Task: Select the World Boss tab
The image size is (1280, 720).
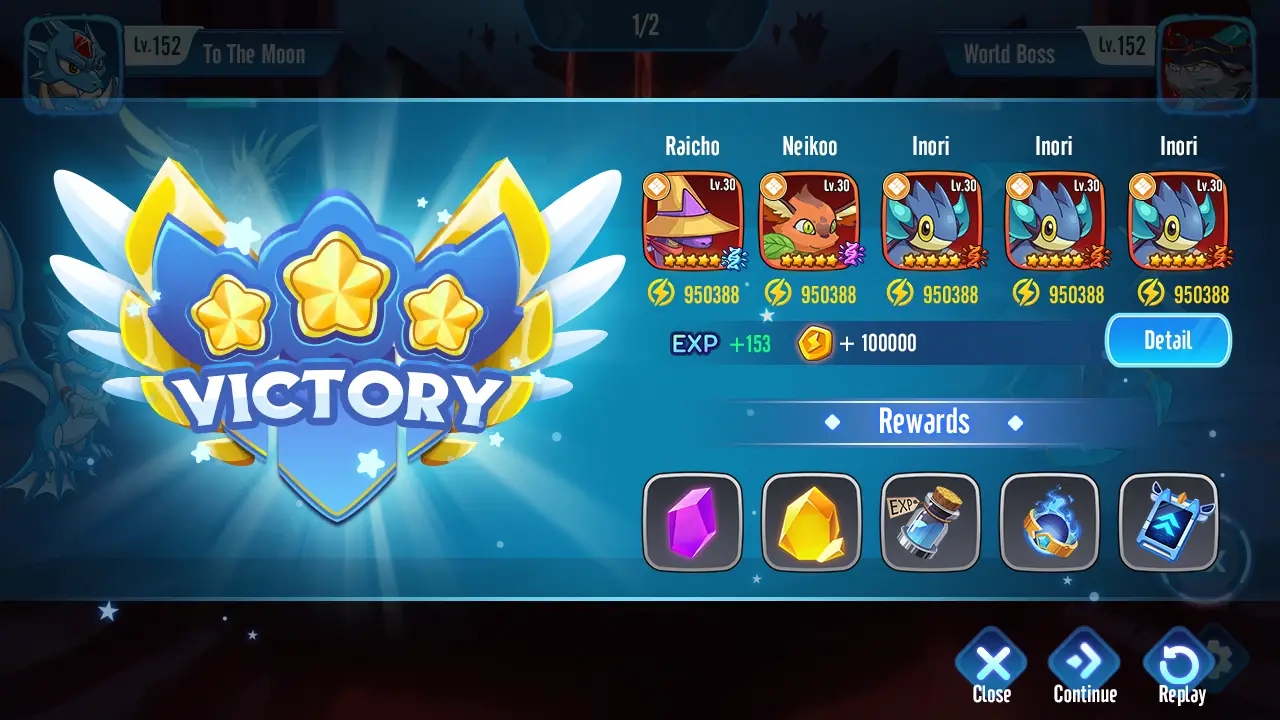Action: [x=1008, y=55]
